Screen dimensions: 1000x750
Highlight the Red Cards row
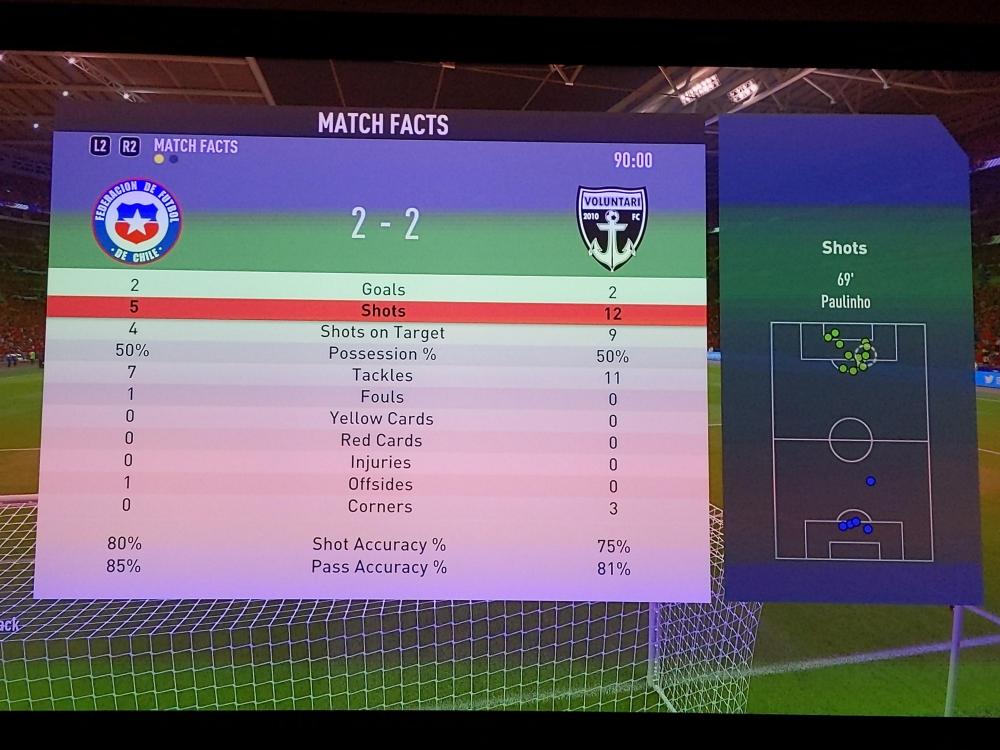click(381, 441)
